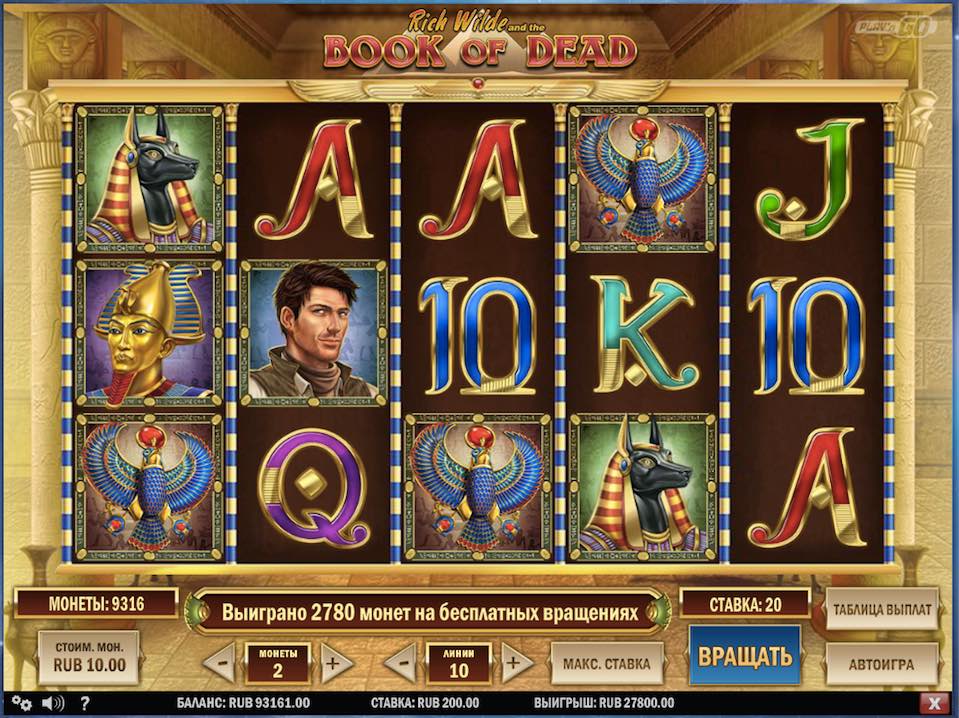The image size is (959, 718).
Task: Add one more ЛИНИИ payline
Action: coord(517,662)
